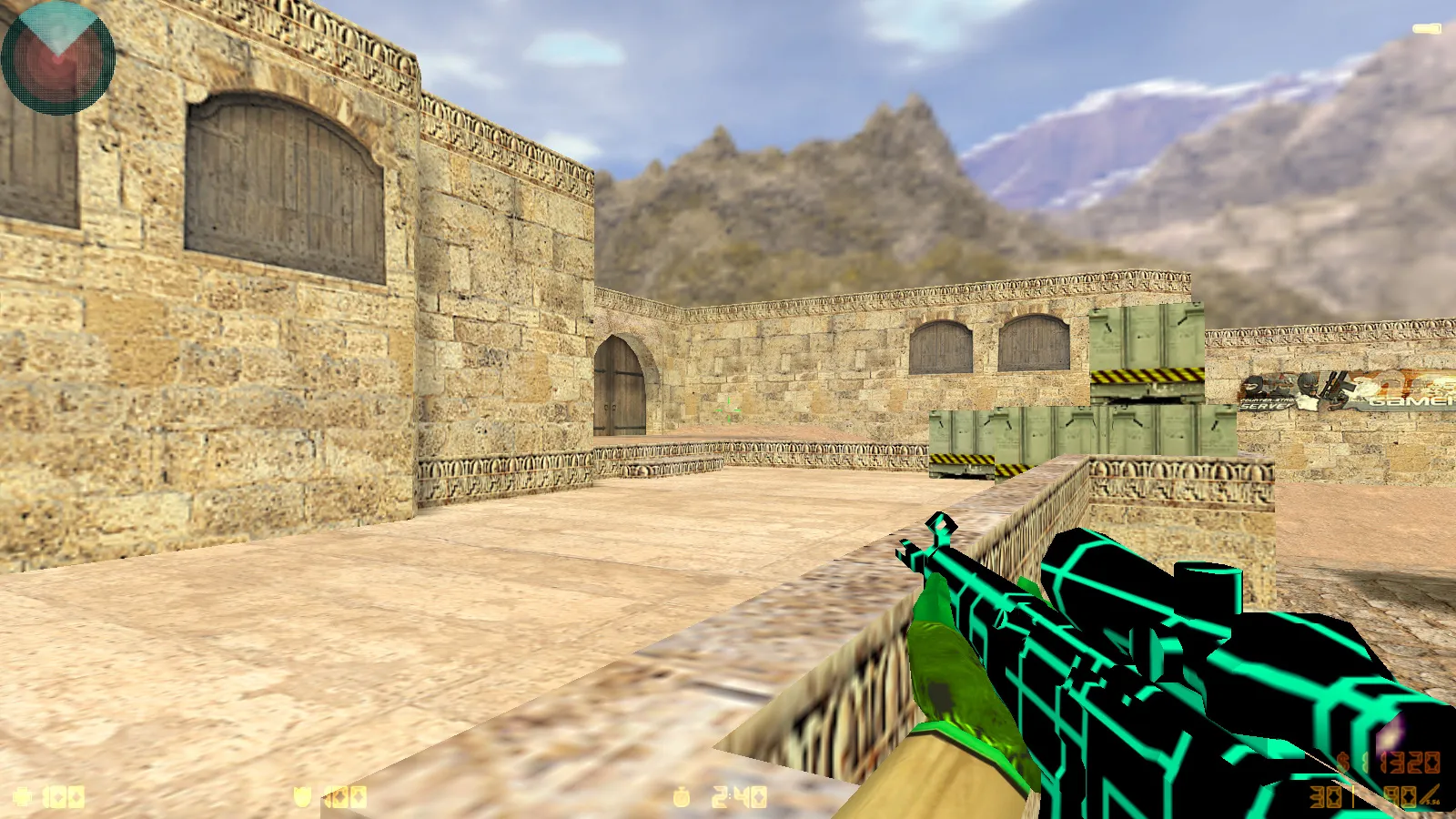Viewport: 1456px width, 819px height.
Task: Select the armor shield icon near bottom
Action: (302, 797)
